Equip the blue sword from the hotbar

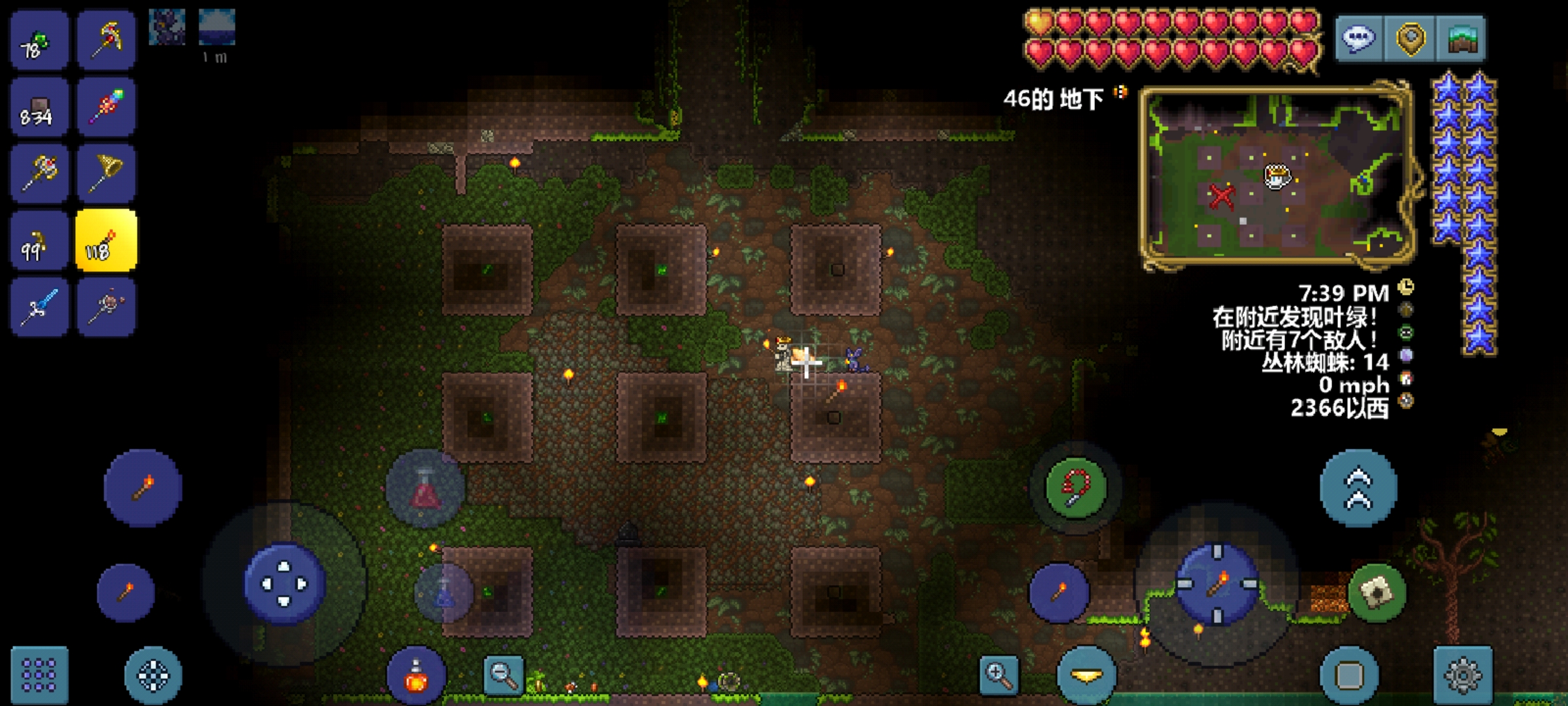(x=39, y=307)
